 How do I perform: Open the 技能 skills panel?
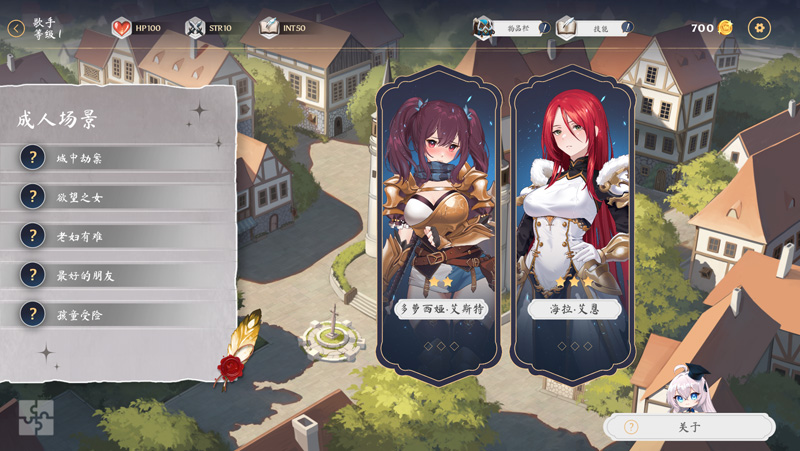595,28
